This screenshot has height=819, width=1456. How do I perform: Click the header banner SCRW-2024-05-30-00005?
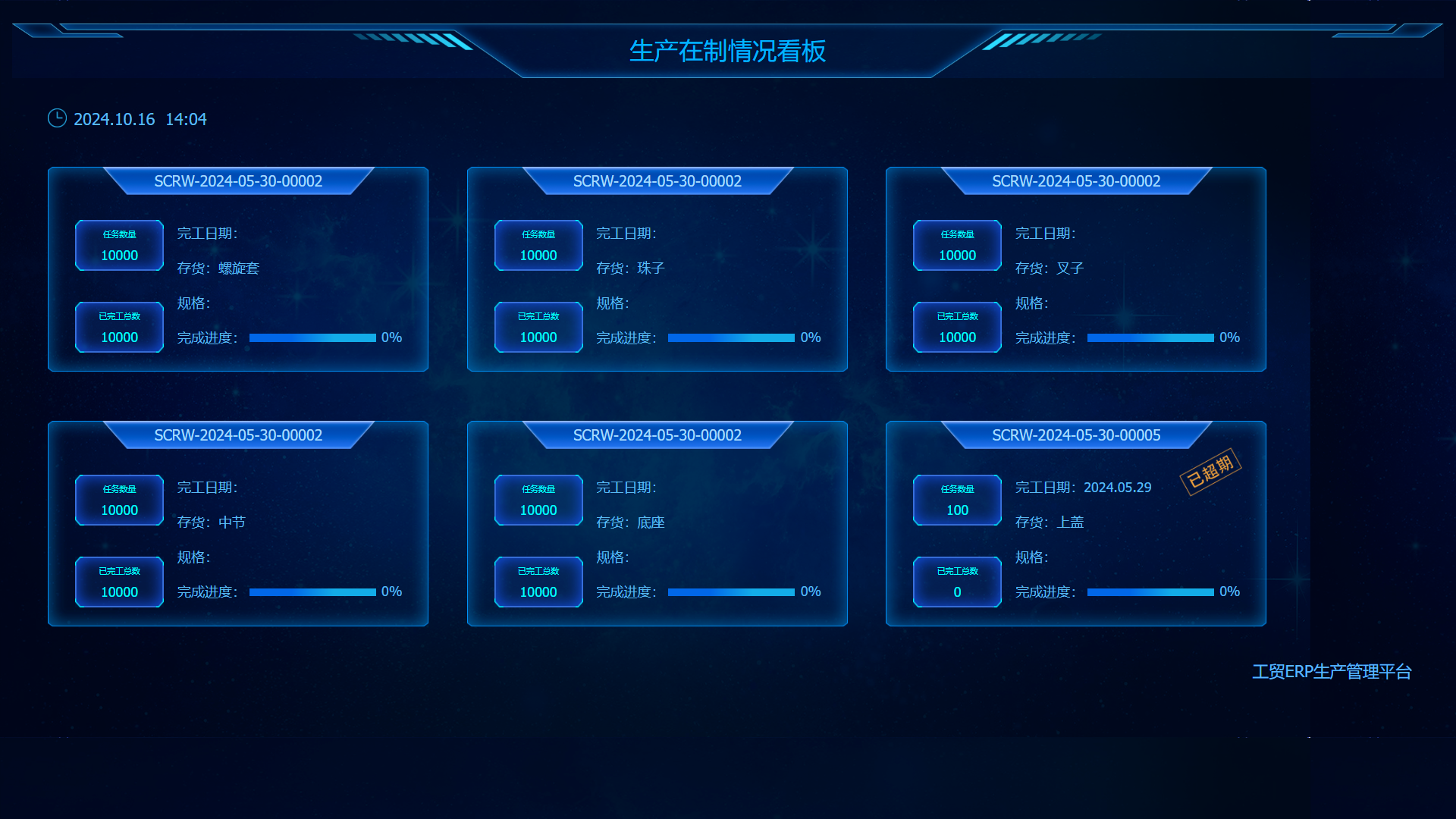1077,435
